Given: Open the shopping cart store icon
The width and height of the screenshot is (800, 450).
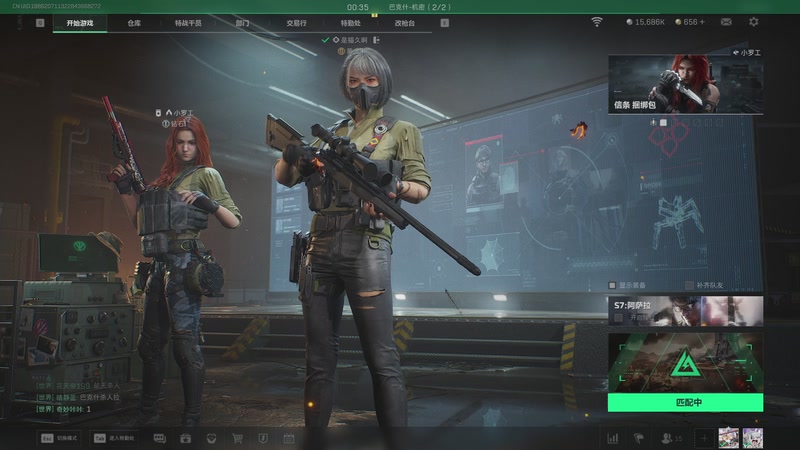Looking at the screenshot, I should (x=238, y=438).
